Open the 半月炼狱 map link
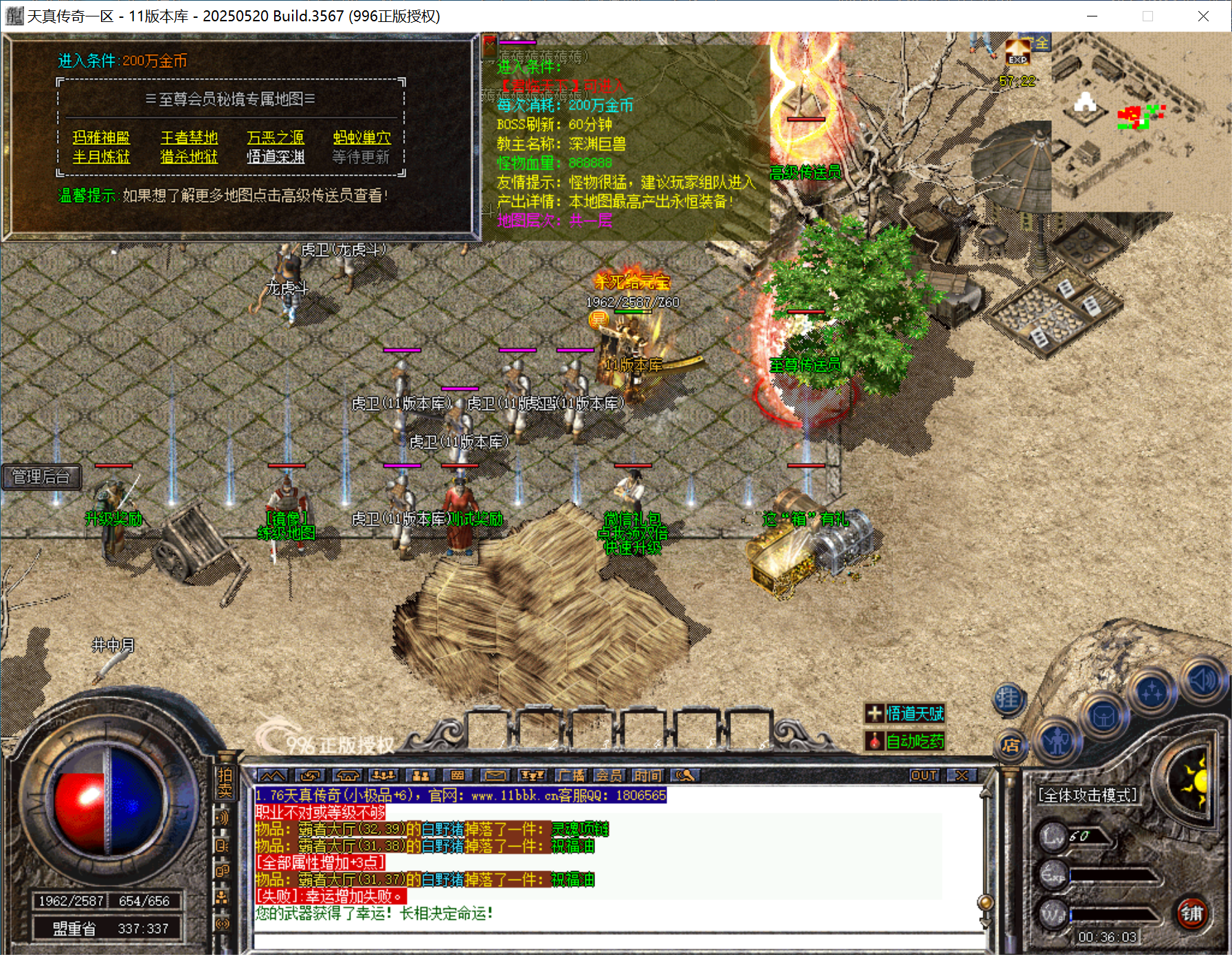Image resolution: width=1232 pixels, height=955 pixels. 101,157
